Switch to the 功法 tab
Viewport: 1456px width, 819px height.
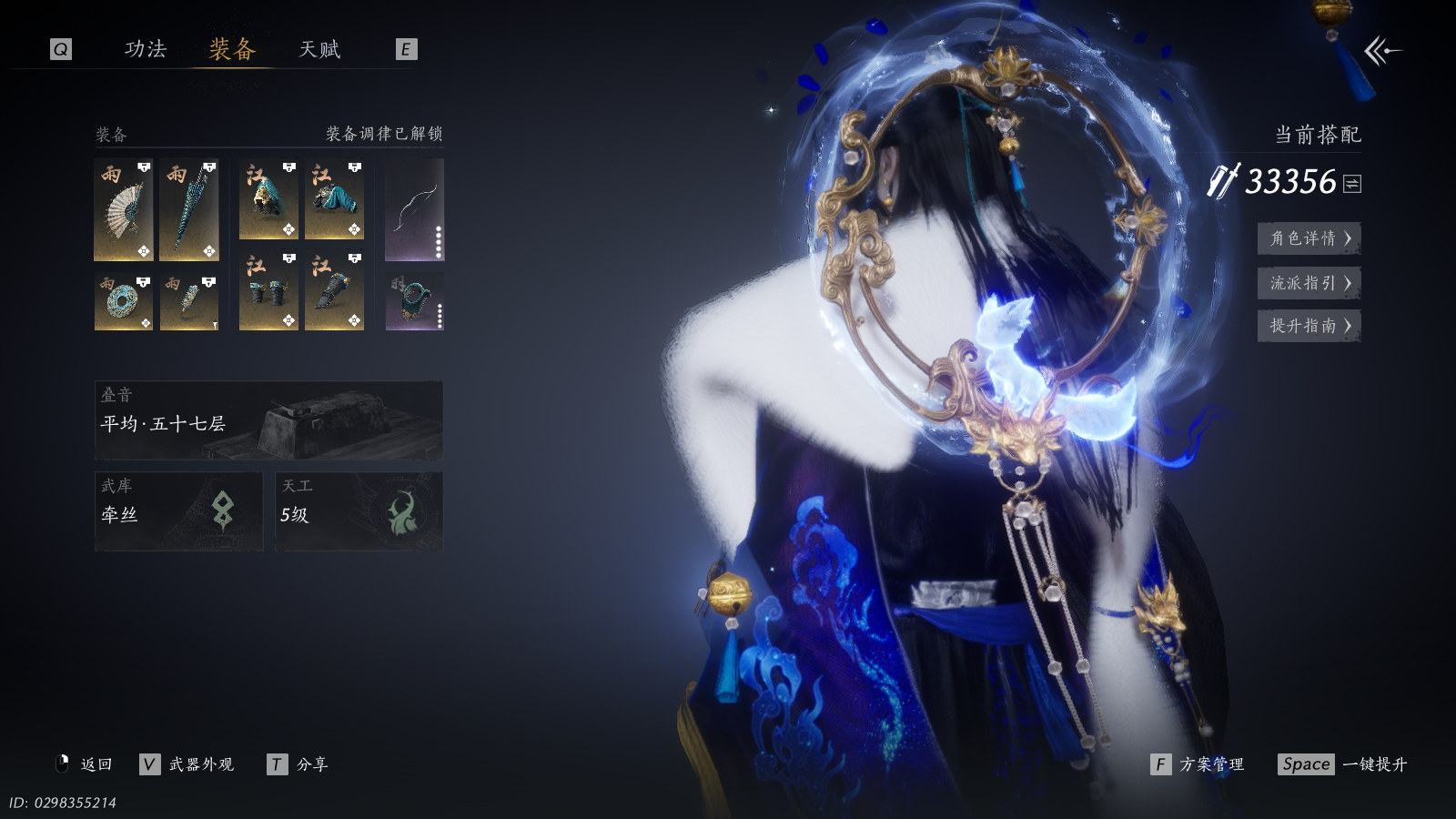146,49
